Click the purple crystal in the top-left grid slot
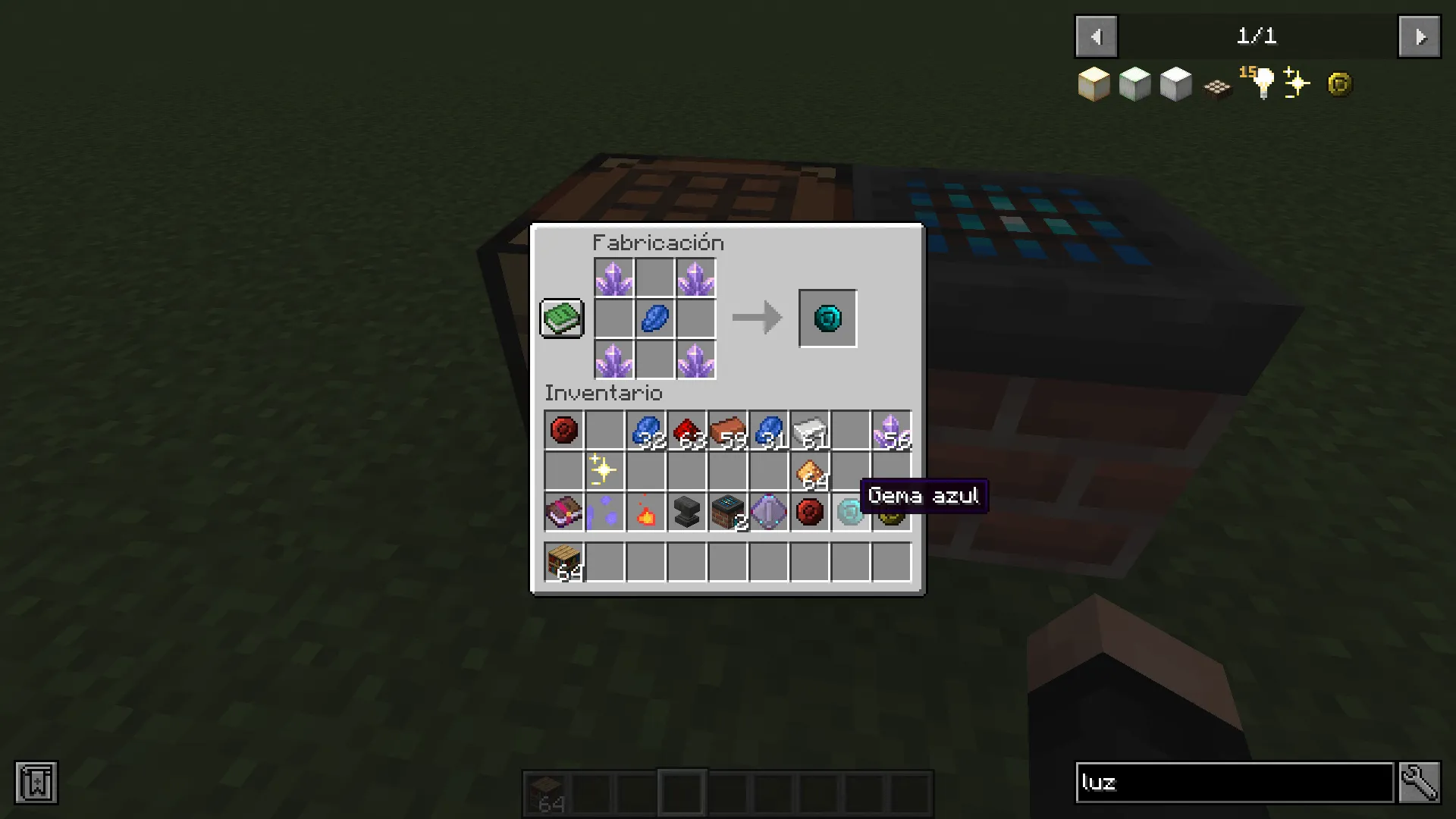The image size is (1456, 819). coord(614,278)
